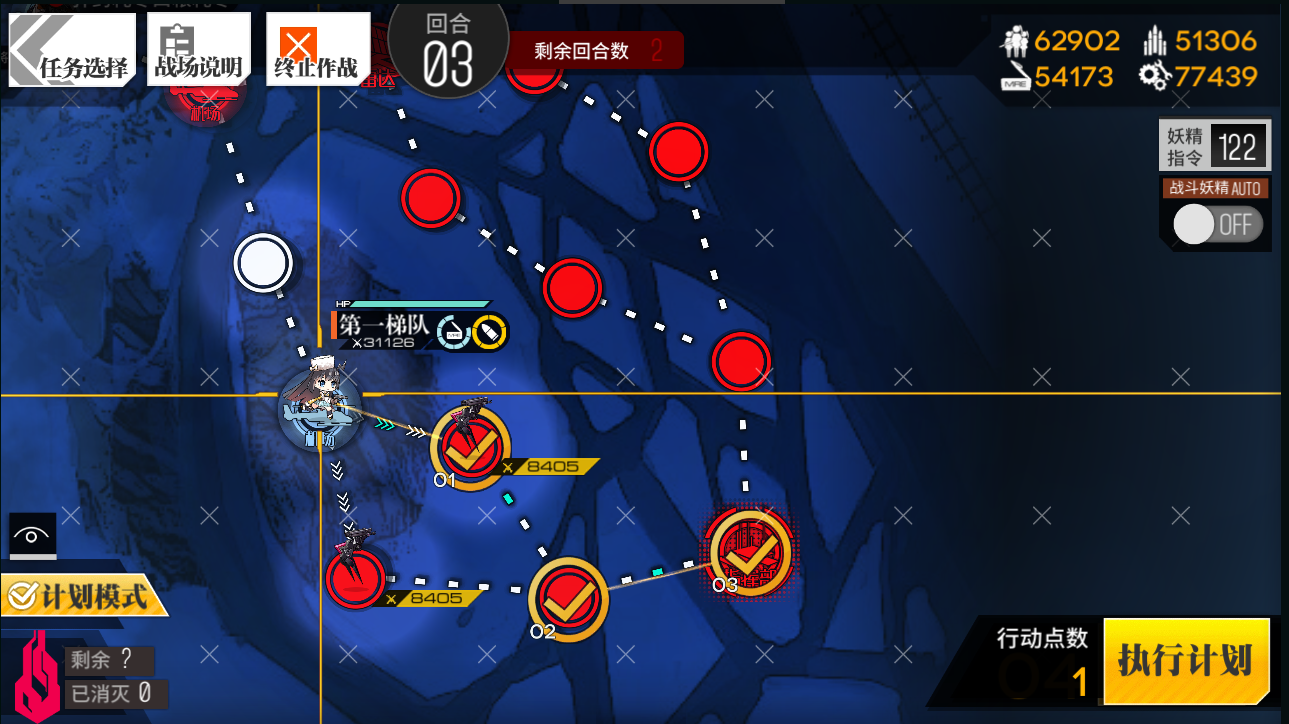1289x724 pixels.
Task: Execute the plan with 执行计划
Action: (x=1186, y=661)
